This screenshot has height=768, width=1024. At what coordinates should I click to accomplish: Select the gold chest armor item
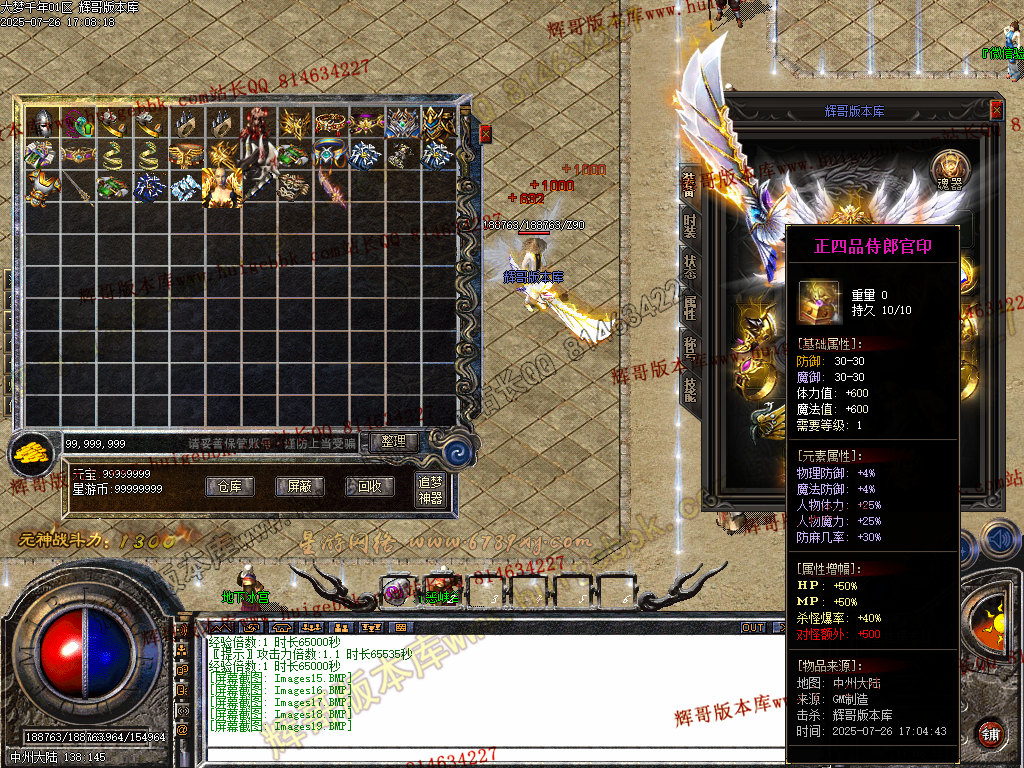(x=42, y=186)
